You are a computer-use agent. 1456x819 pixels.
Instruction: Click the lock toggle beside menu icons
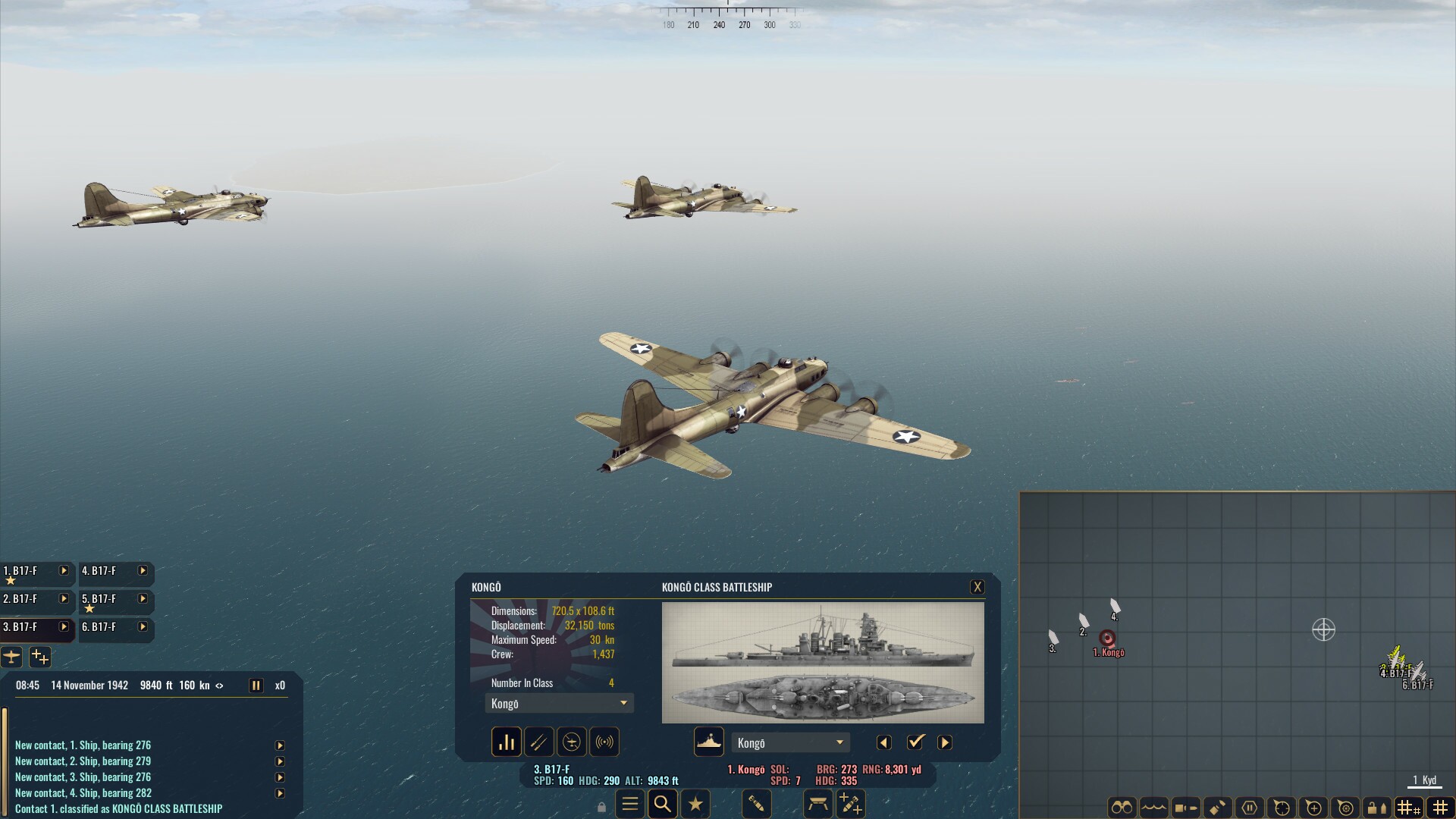tap(601, 805)
